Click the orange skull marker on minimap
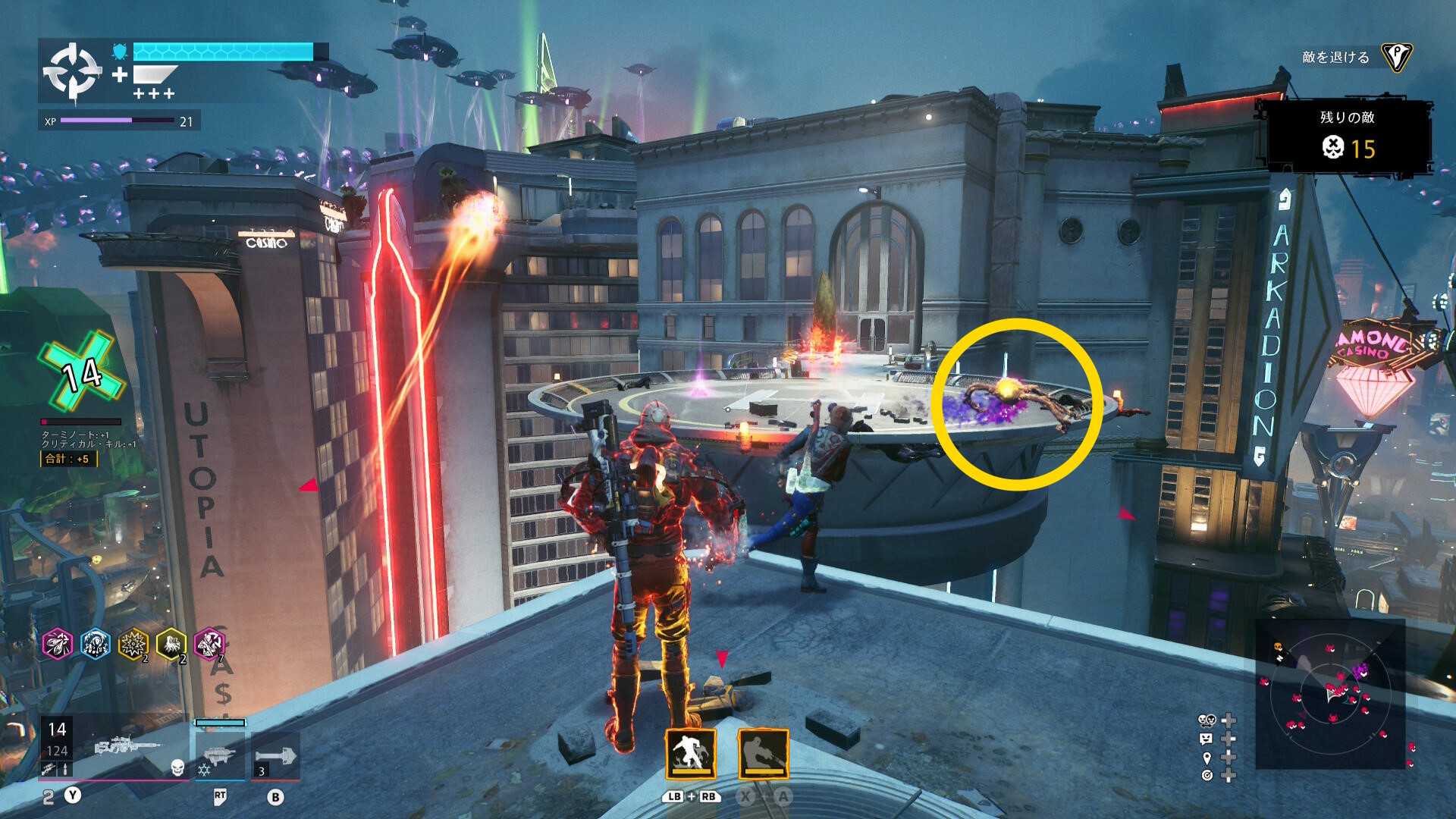Viewport: 1456px width, 819px height. point(1278,647)
